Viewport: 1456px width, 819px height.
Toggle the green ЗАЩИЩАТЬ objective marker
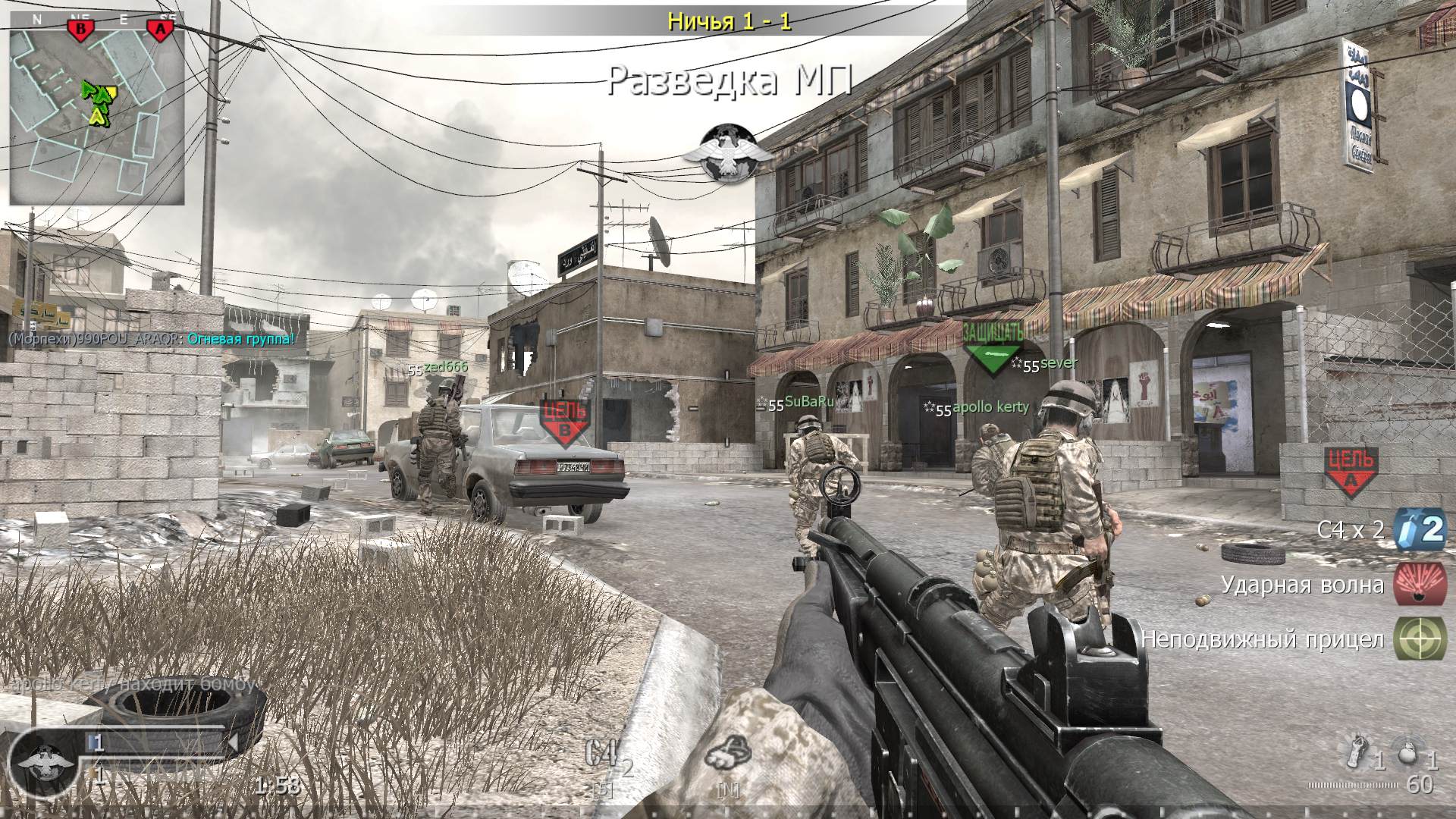click(x=993, y=343)
